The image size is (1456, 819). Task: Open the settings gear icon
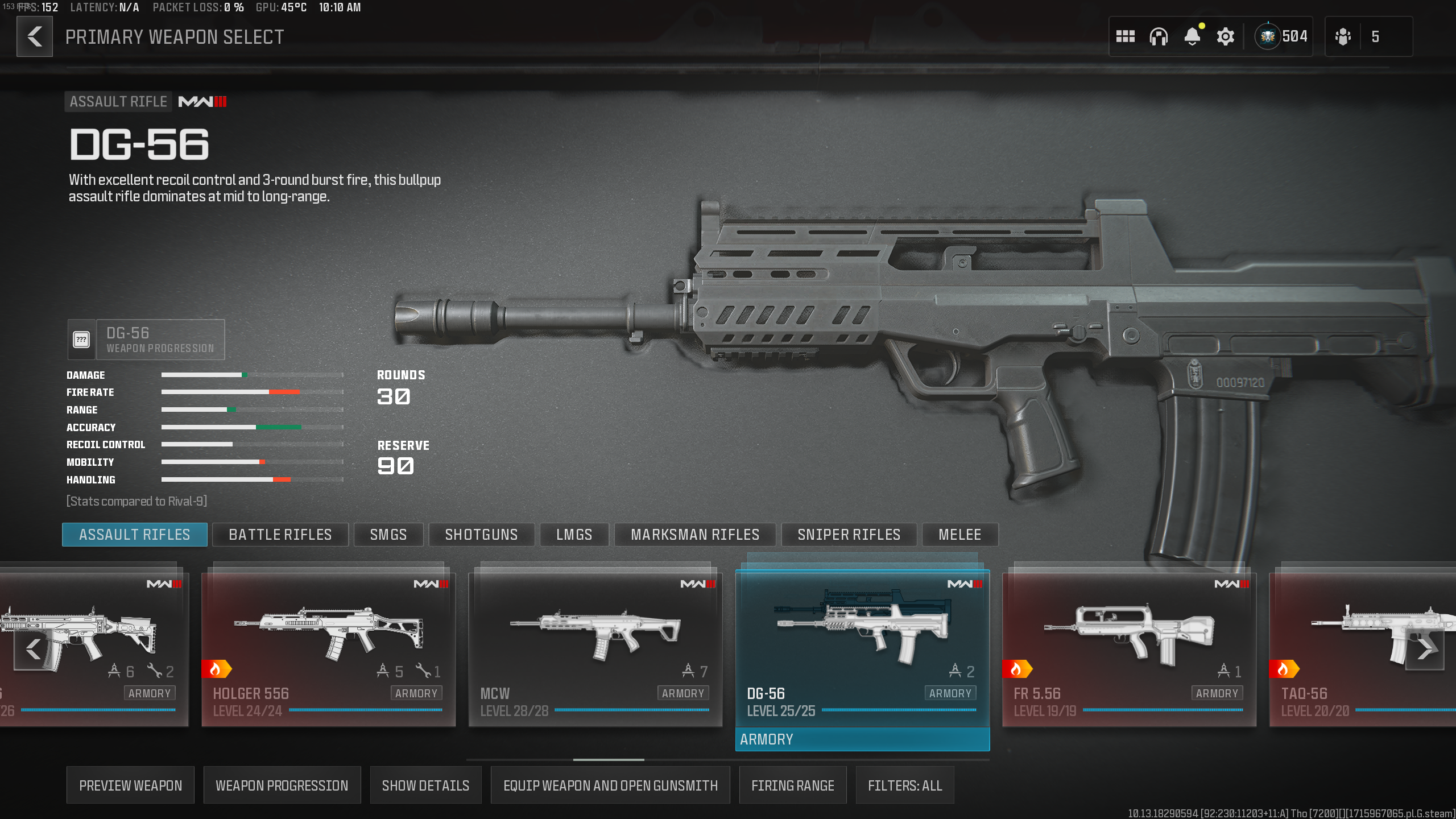tap(1226, 36)
